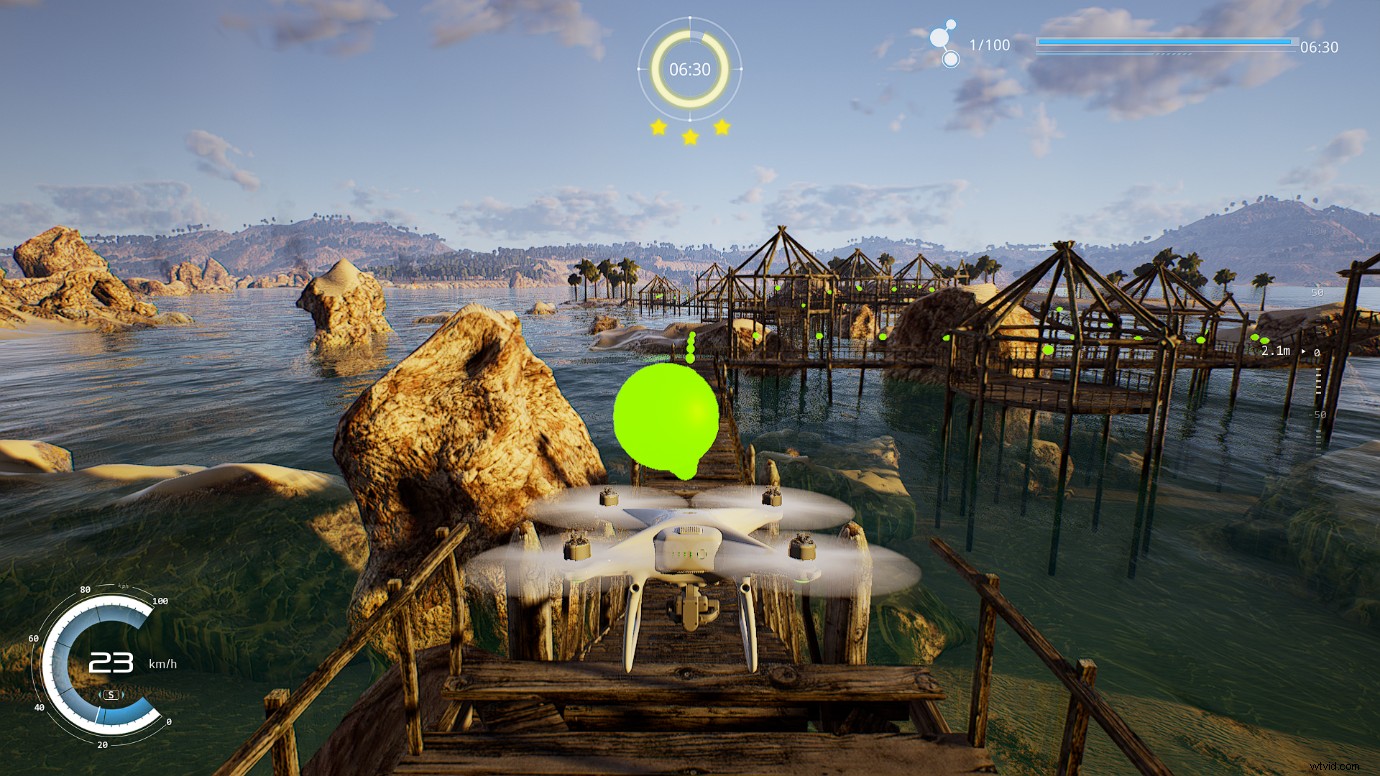
Task: Click the kph unit icon atop the speed gauge
Action: click(122, 586)
